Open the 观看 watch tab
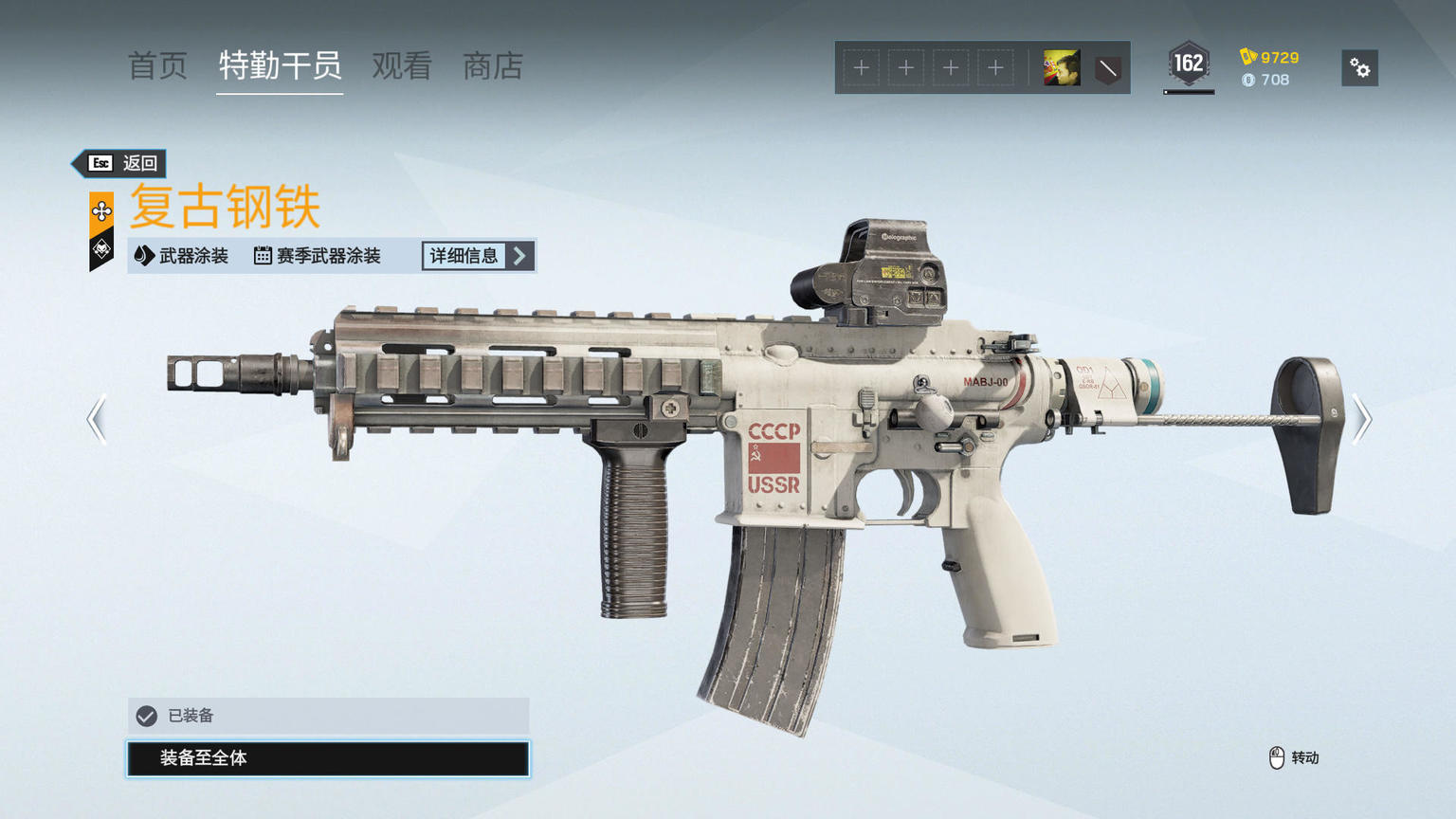1456x819 pixels. tap(402, 66)
